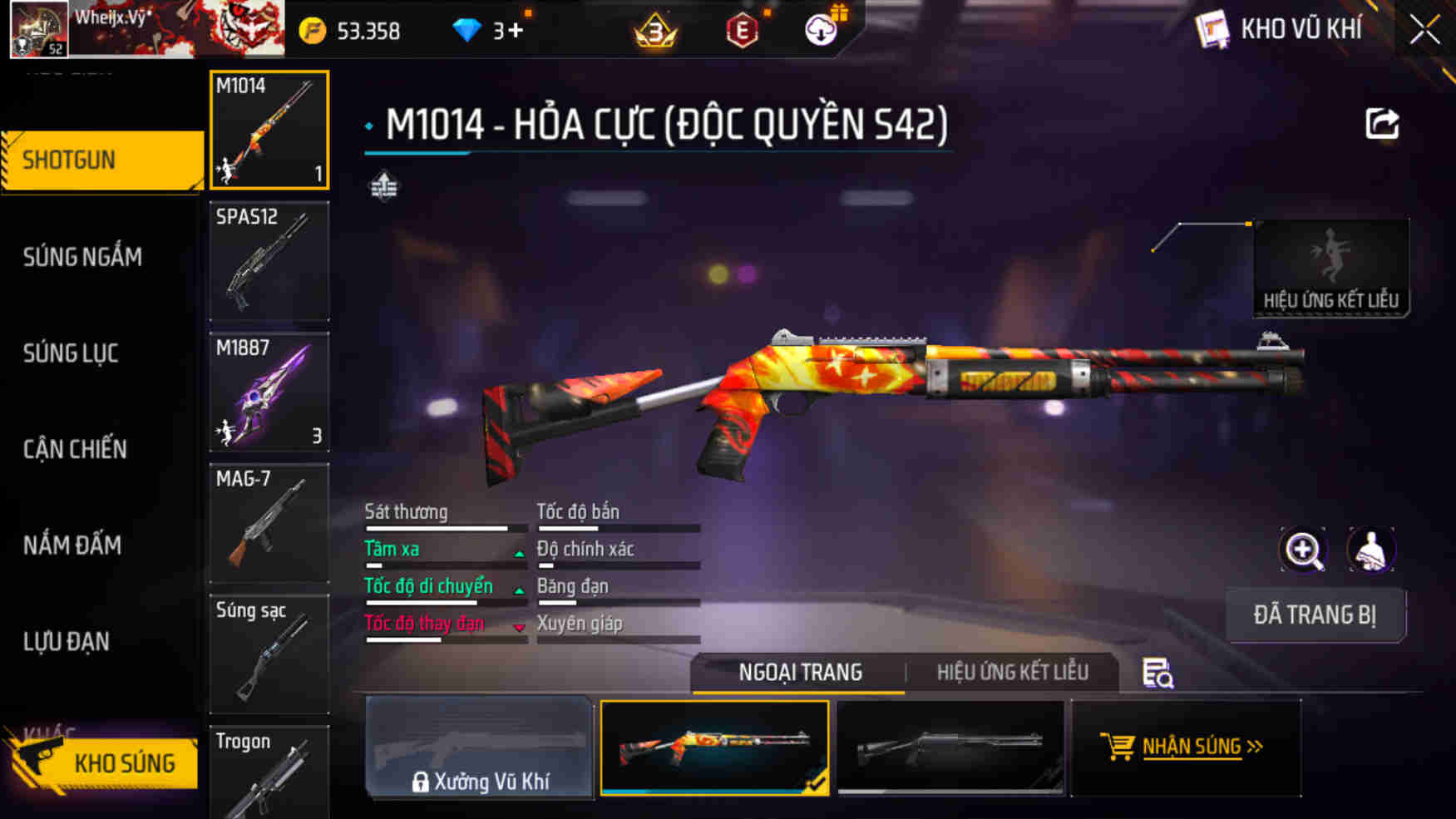Show the NẮM ĐẤM category

[73, 545]
